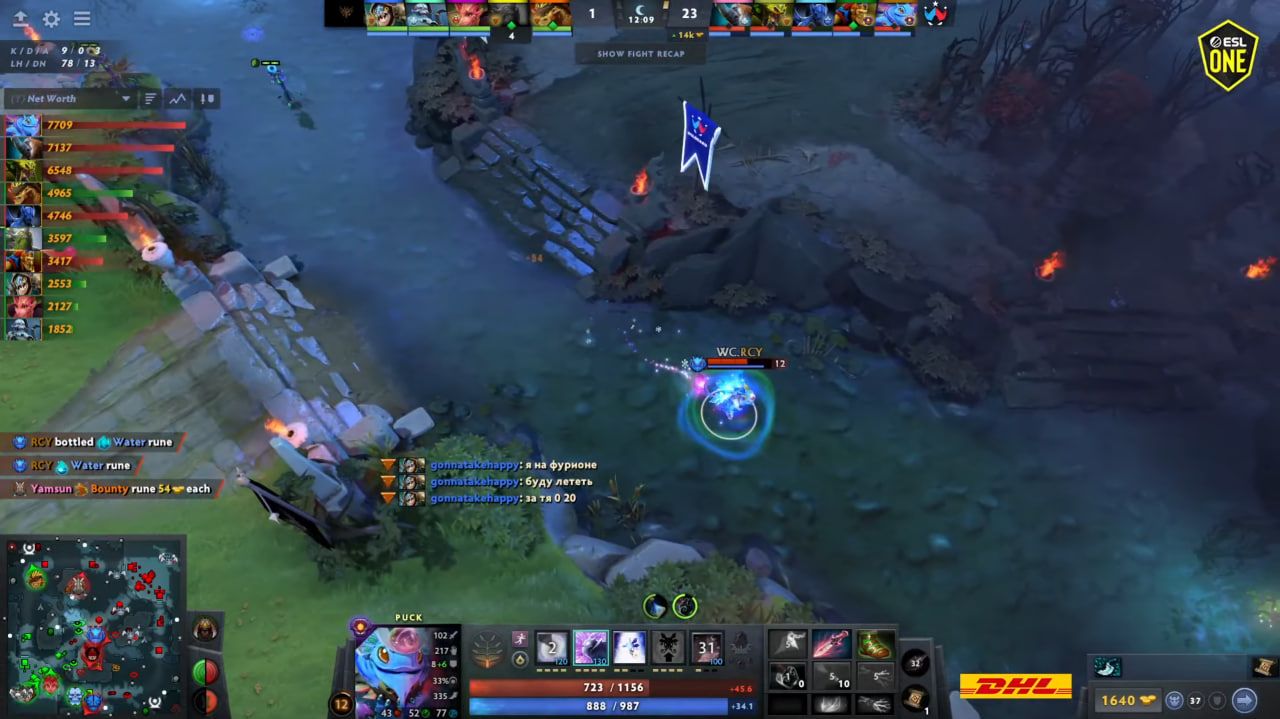The image size is (1280, 719).
Task: Use the Town Portal Scroll slot
Action: pos(914,699)
